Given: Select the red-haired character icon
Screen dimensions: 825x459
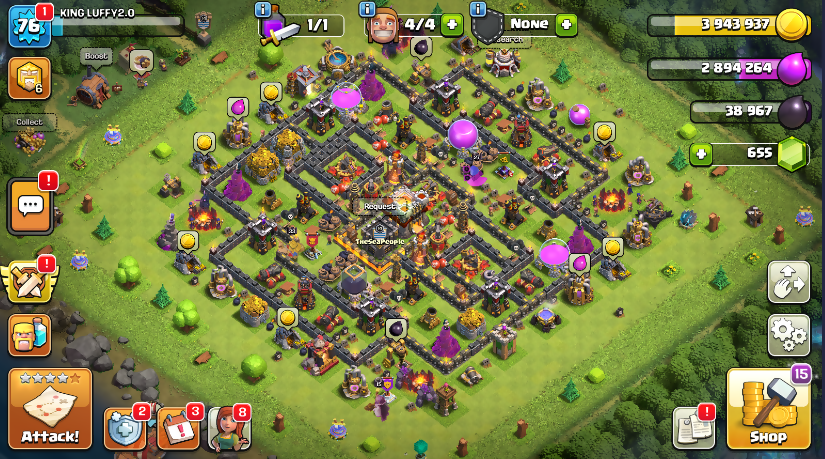Looking at the screenshot, I should [228, 428].
